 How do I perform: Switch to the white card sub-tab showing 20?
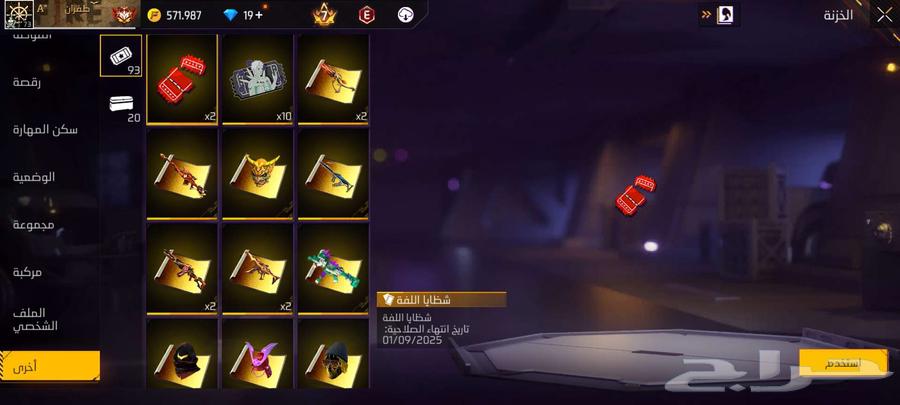(x=124, y=106)
